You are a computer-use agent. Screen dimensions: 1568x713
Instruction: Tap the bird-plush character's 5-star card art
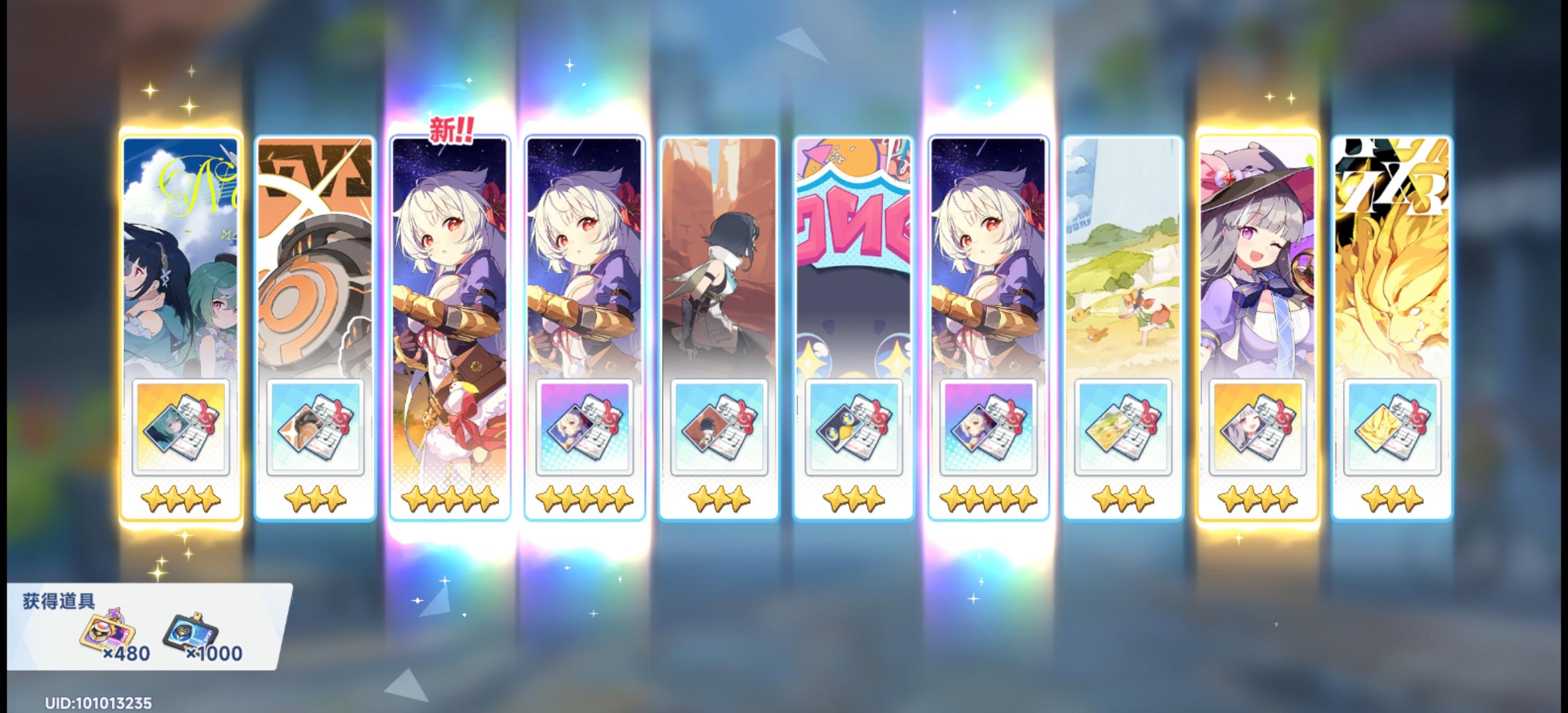(x=451, y=274)
